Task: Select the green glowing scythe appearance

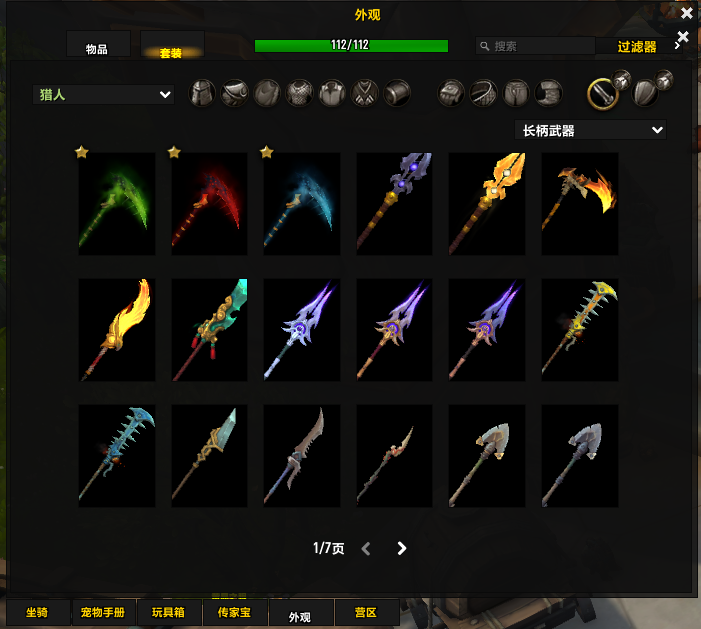Action: pyautogui.click(x=117, y=204)
